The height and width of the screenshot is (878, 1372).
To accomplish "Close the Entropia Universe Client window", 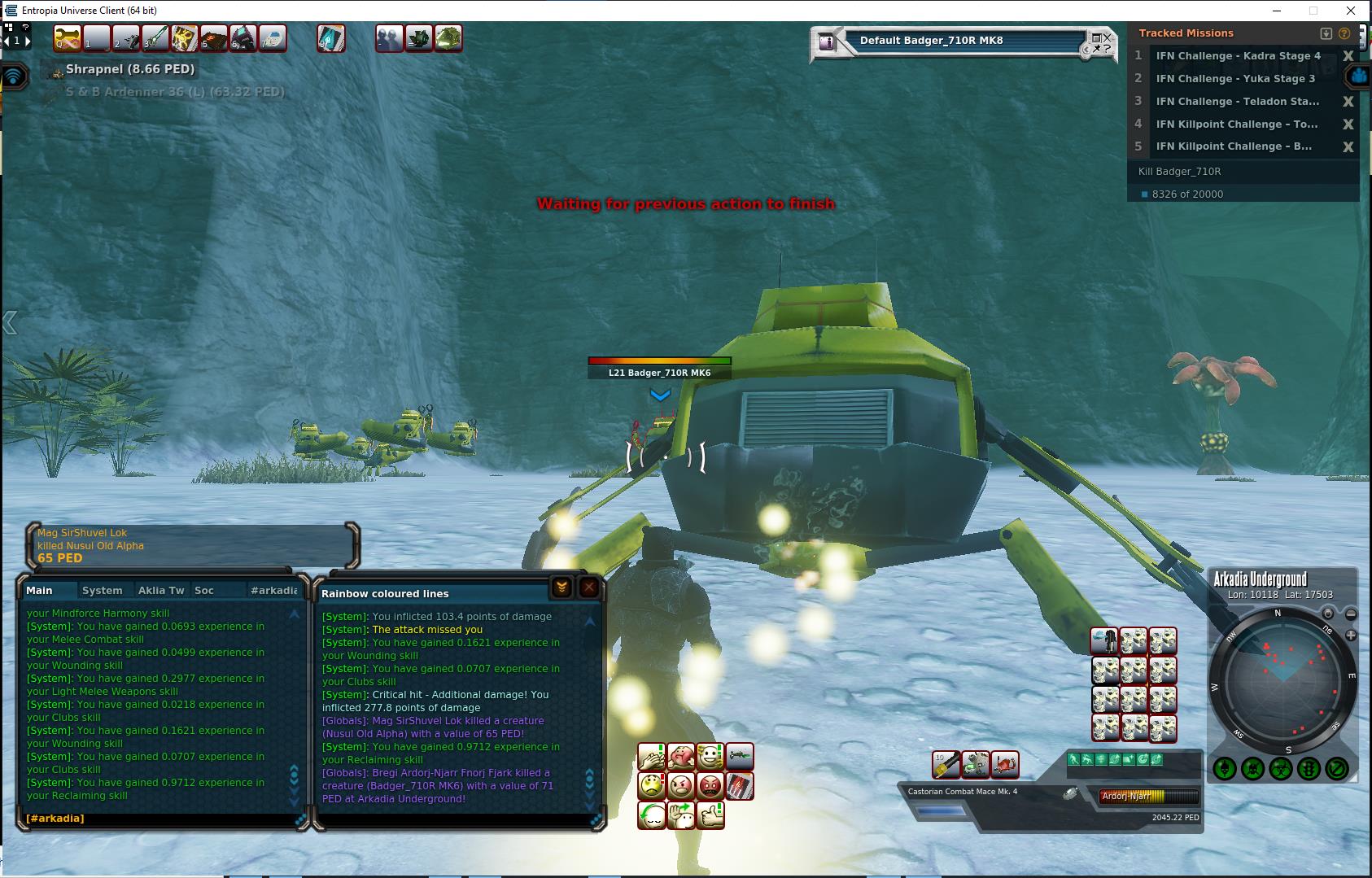I will [x=1352, y=11].
